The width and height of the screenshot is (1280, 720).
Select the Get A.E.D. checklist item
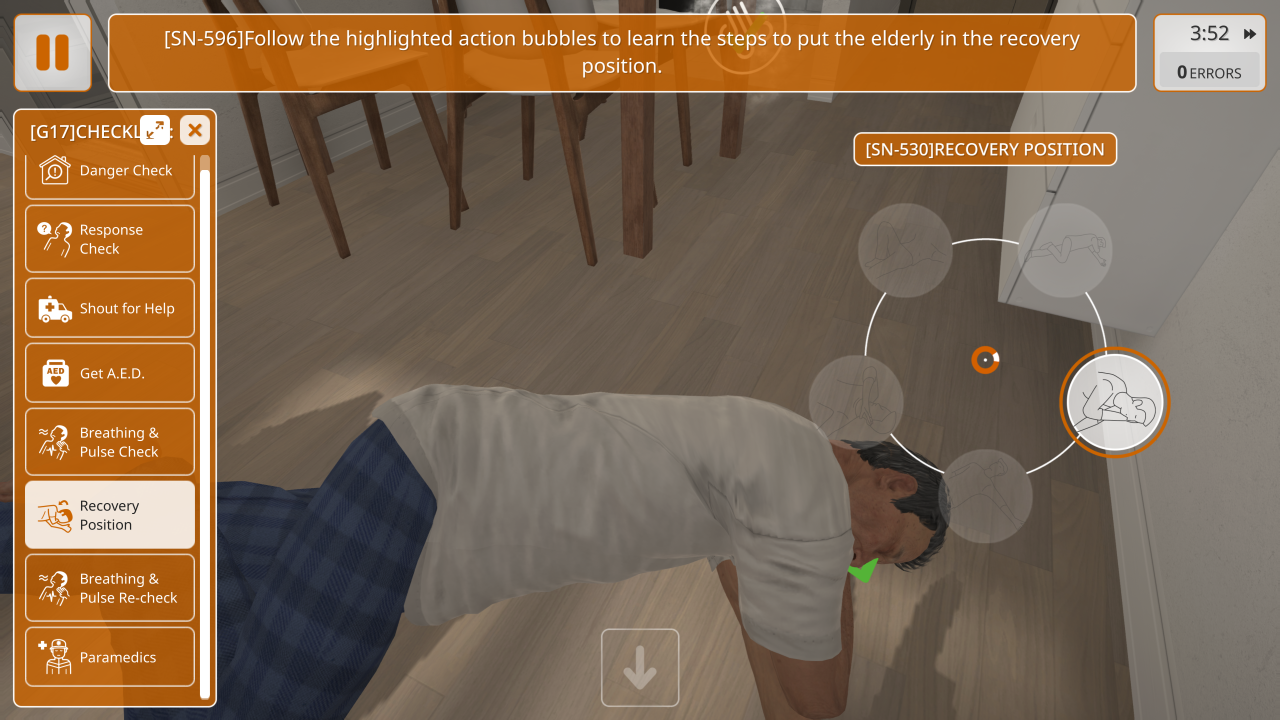pos(110,373)
